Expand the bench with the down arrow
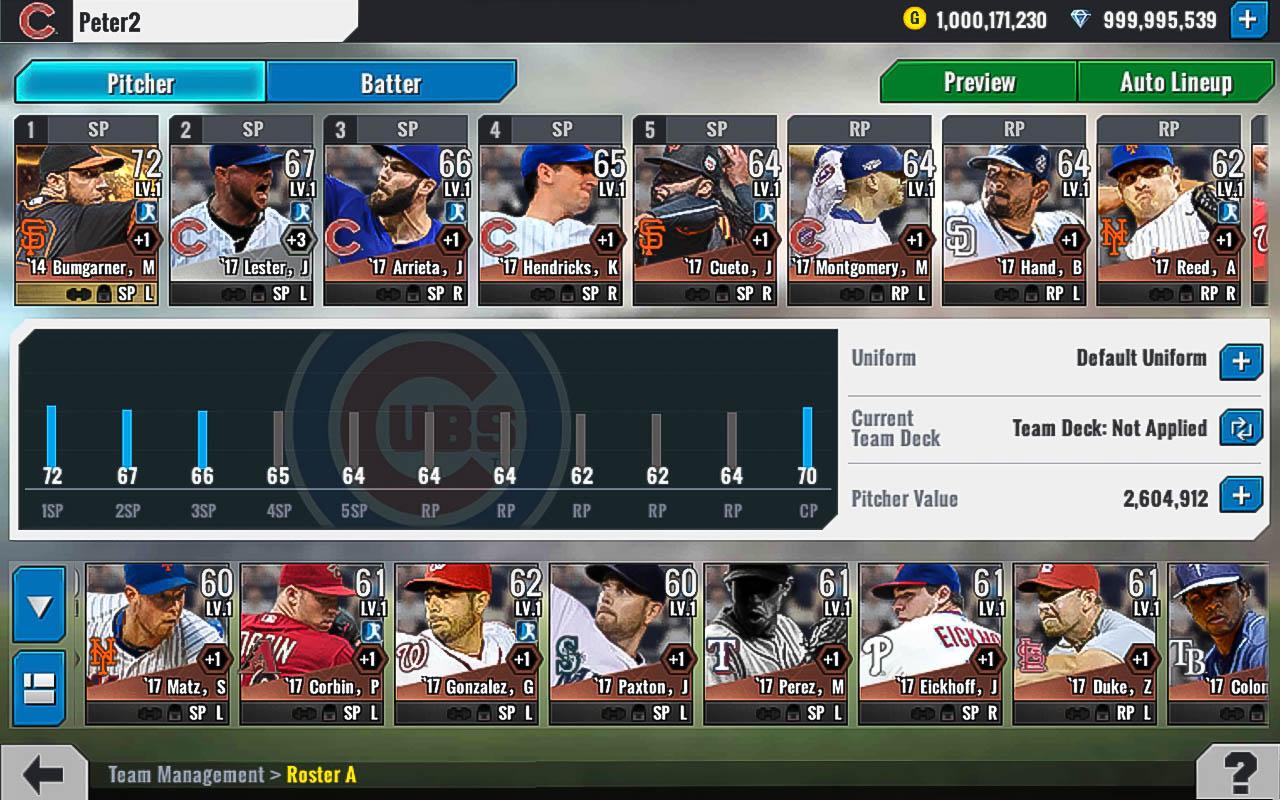 coord(40,605)
